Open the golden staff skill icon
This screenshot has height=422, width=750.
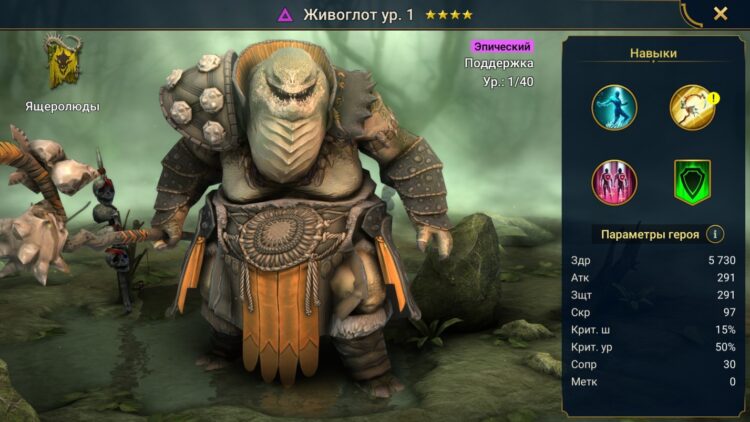(x=691, y=107)
